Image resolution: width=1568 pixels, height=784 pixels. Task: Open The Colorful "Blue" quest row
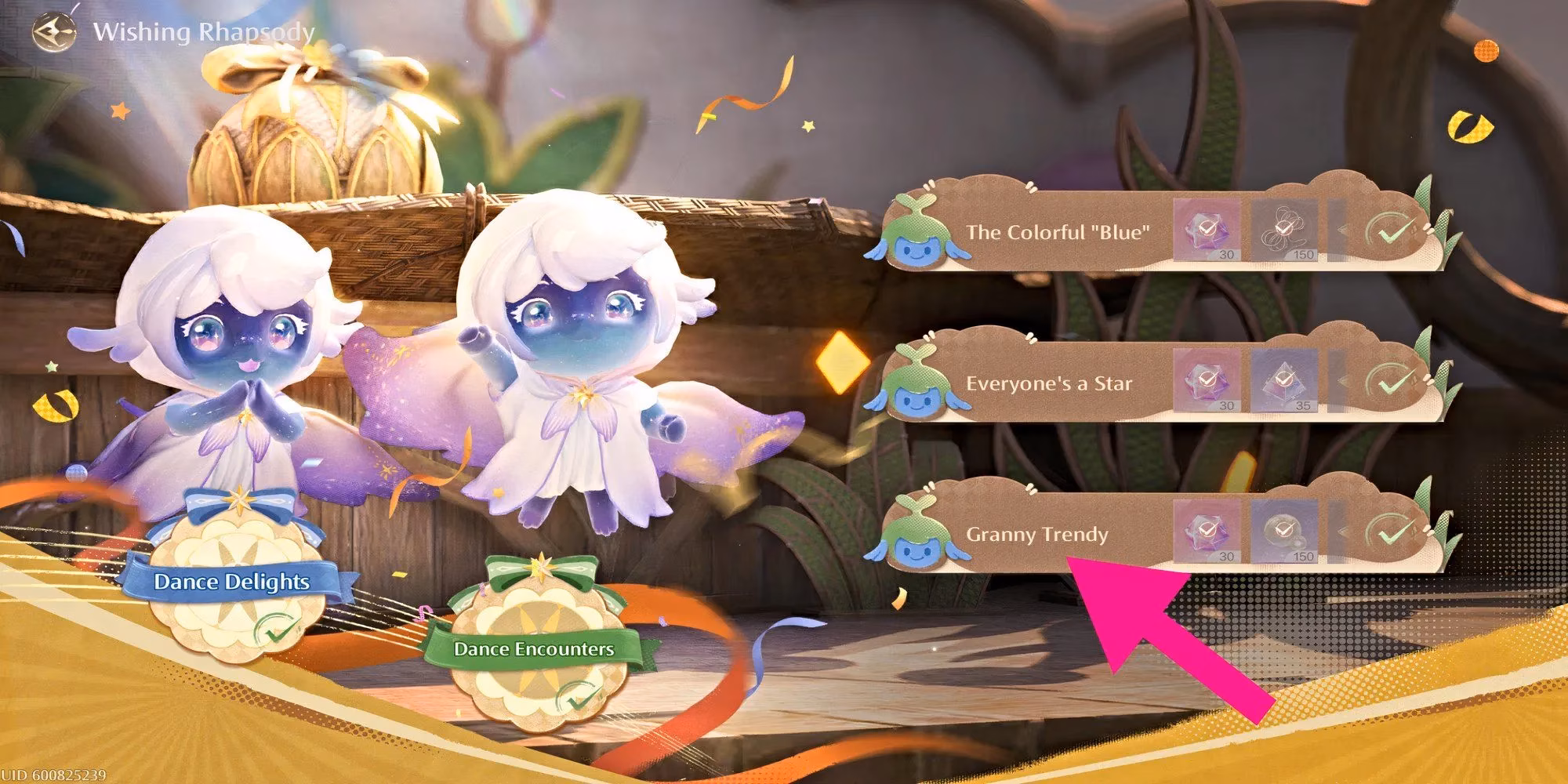point(1058,232)
